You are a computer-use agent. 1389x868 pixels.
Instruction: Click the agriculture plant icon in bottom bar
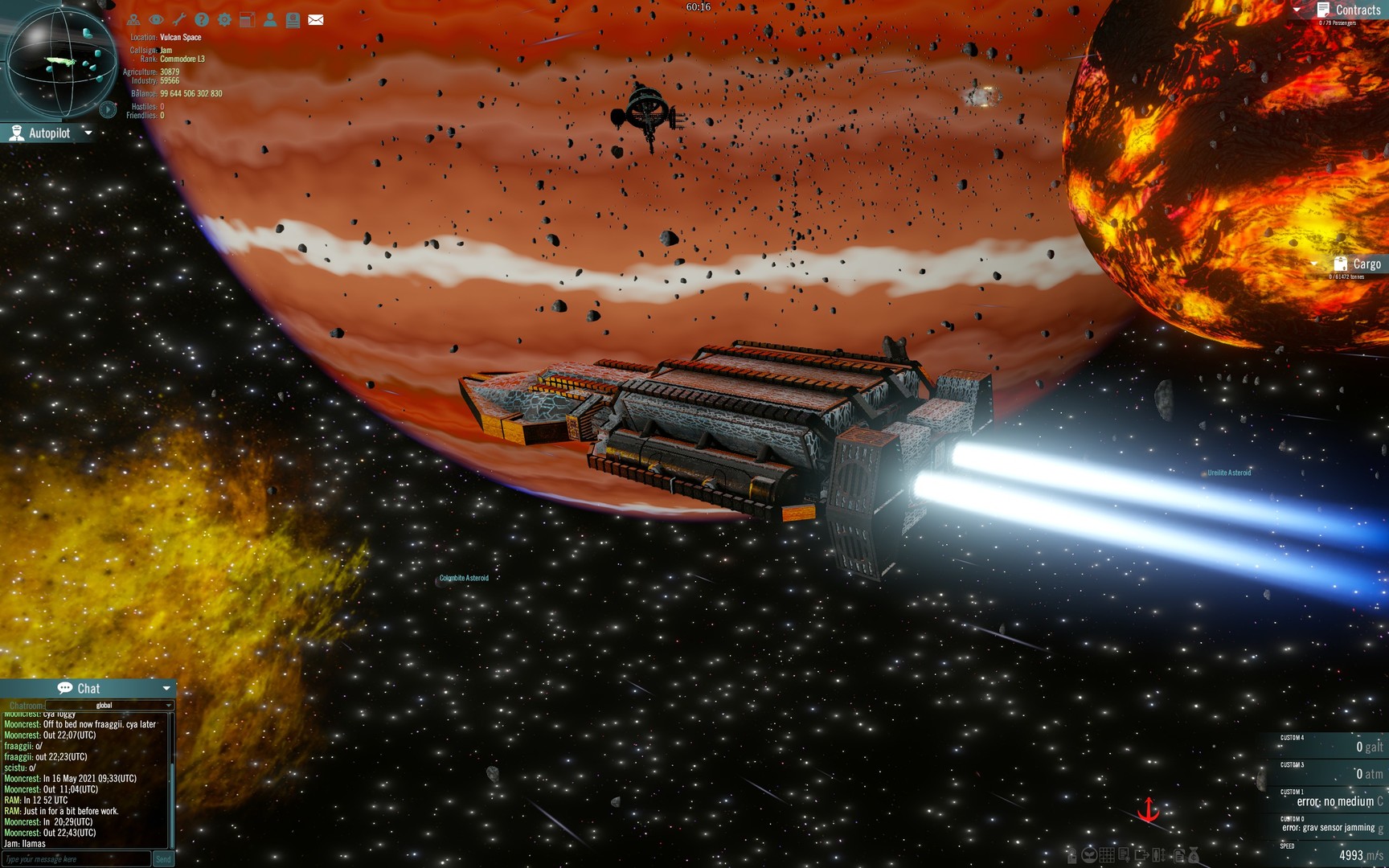pyautogui.click(x=1088, y=855)
